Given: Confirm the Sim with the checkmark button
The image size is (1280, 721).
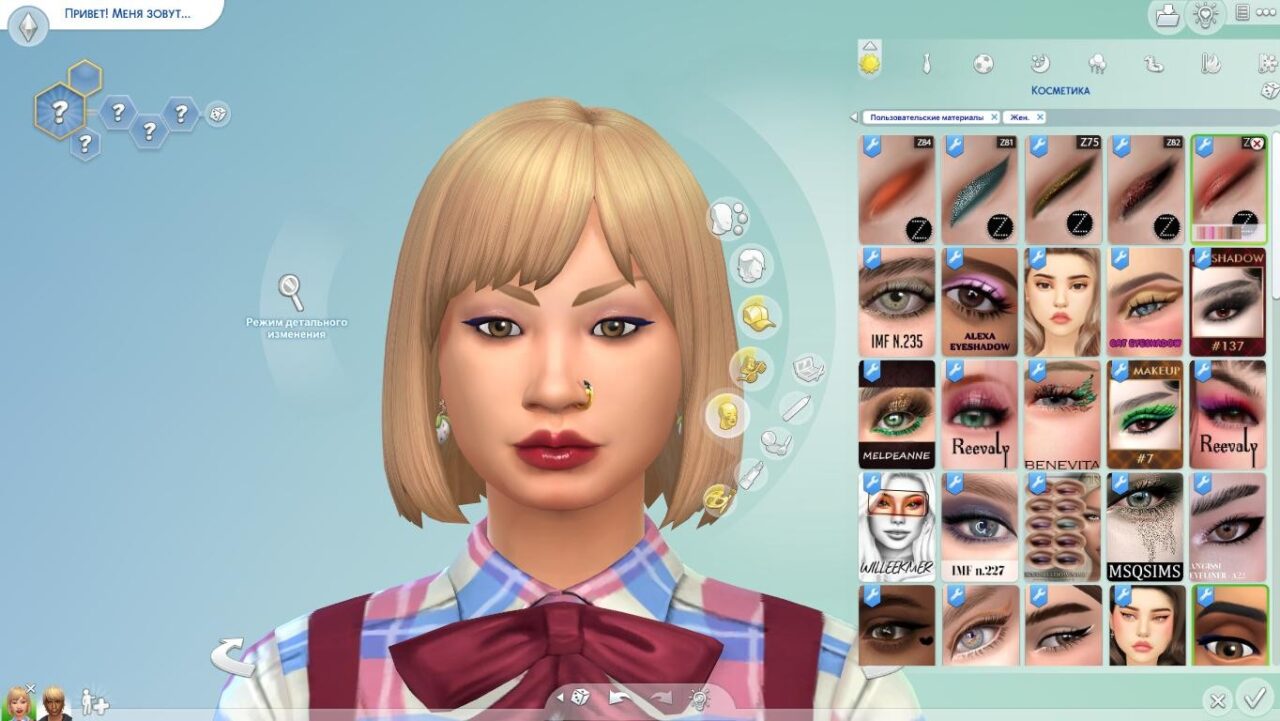Looking at the screenshot, I should [x=1251, y=697].
